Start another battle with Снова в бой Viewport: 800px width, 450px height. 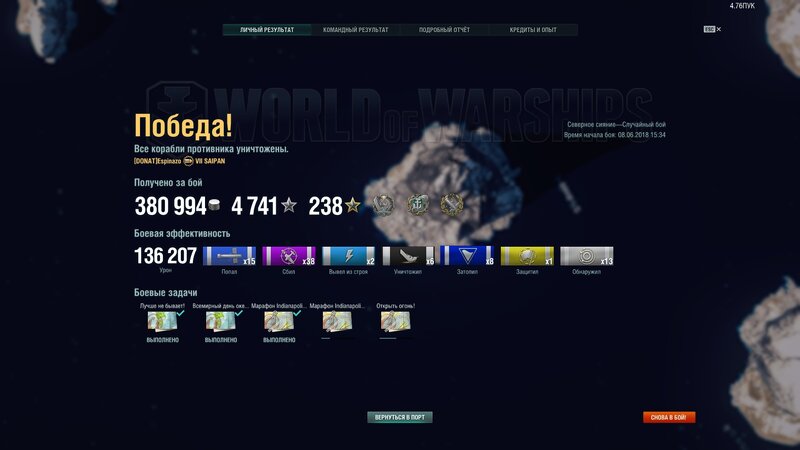coord(669,417)
